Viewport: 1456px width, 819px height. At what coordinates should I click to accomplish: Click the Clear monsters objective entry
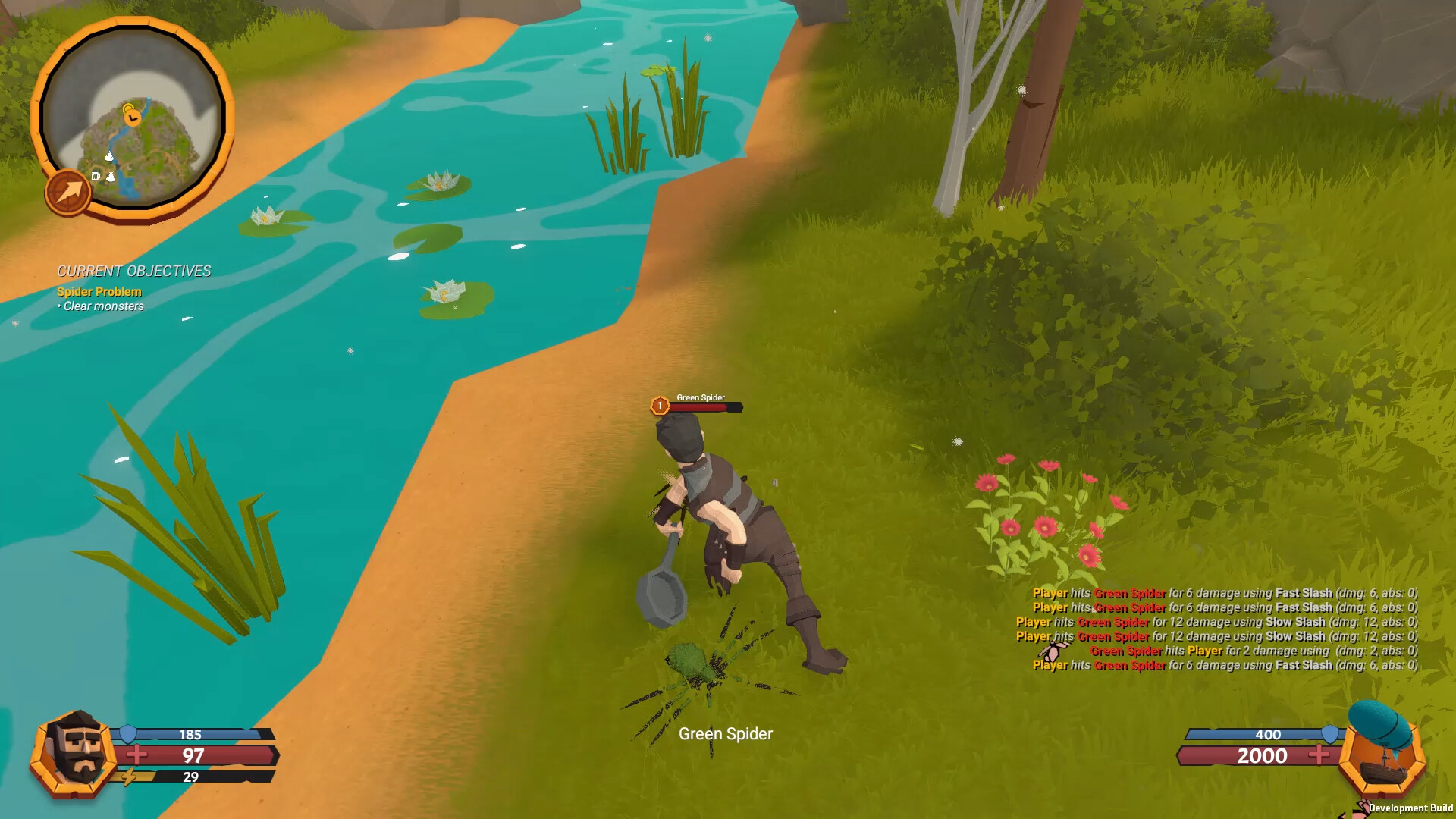[x=102, y=306]
